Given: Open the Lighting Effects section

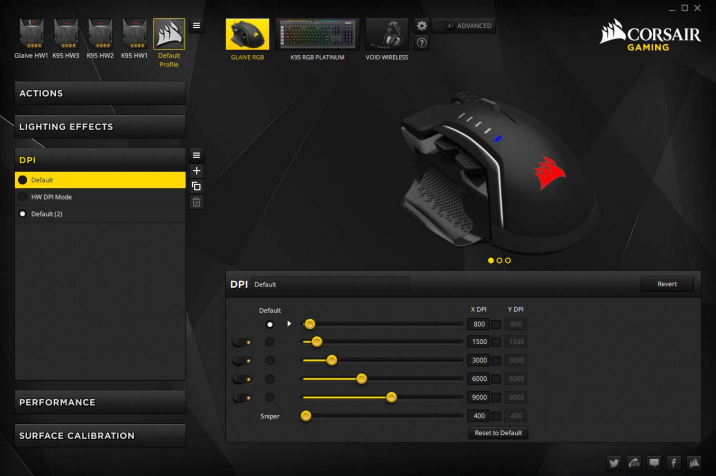Looking at the screenshot, I should [100, 127].
